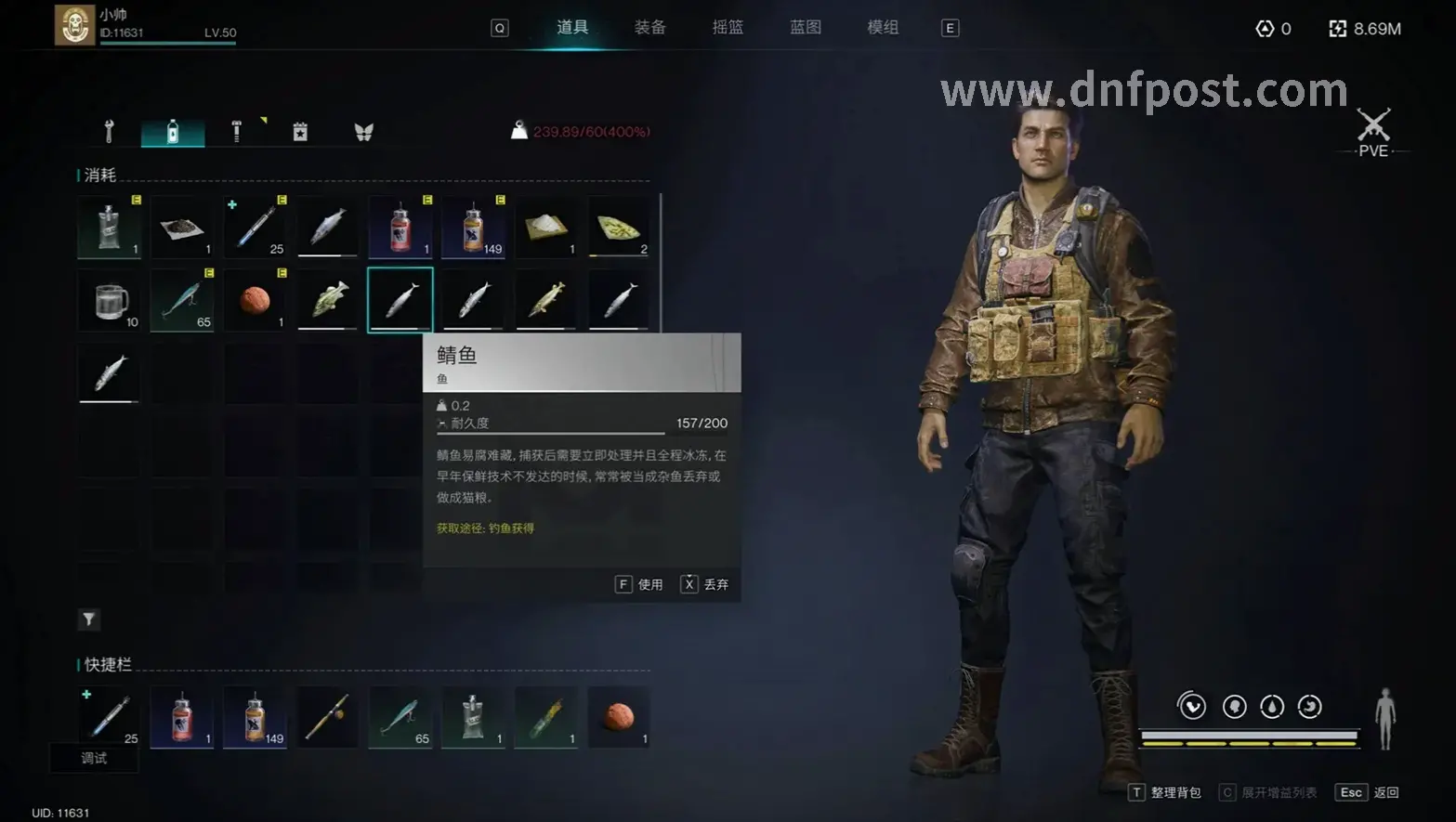
Task: Switch to the 装备 tab
Action: point(650,27)
